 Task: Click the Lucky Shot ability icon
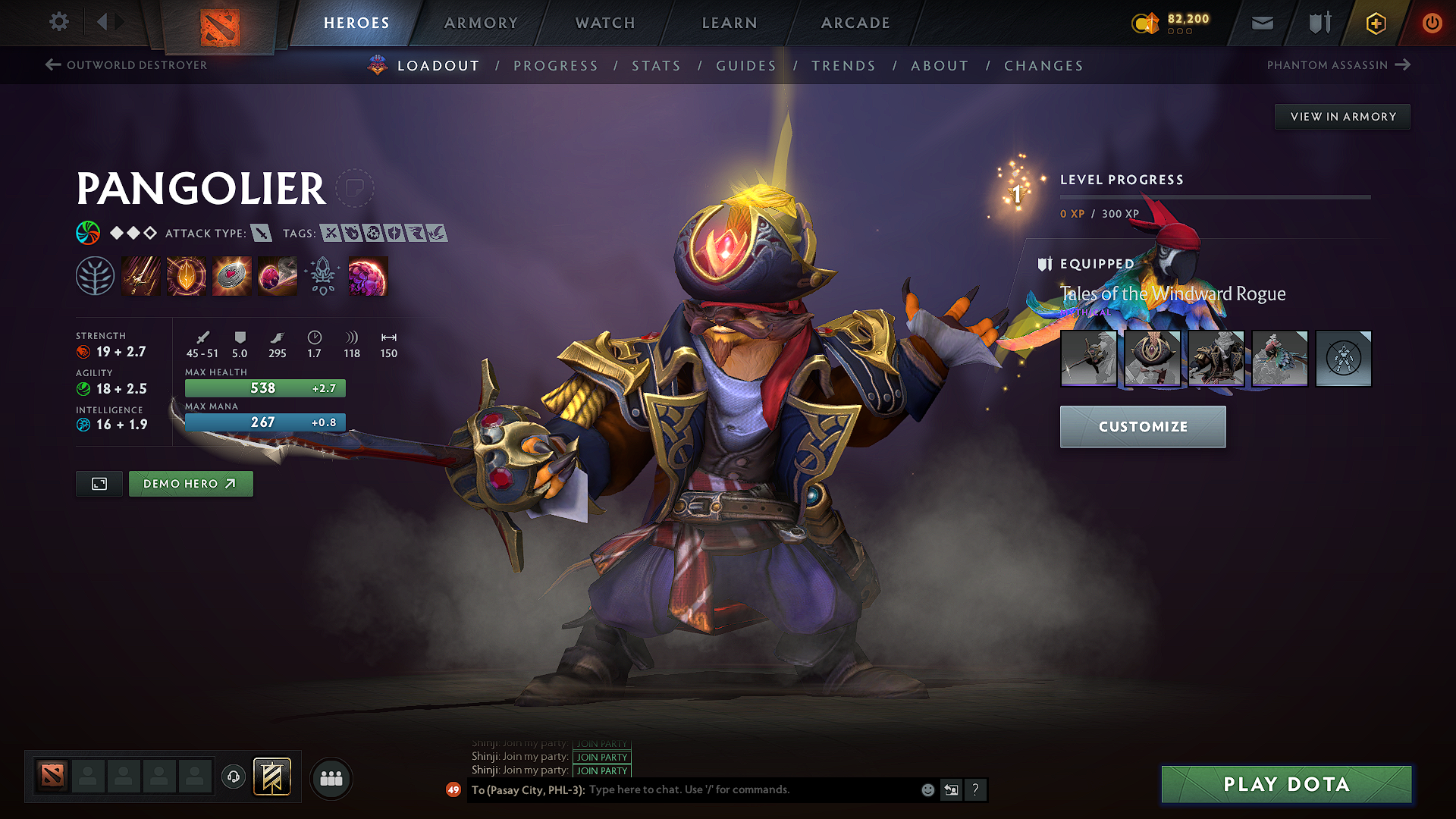click(x=232, y=275)
